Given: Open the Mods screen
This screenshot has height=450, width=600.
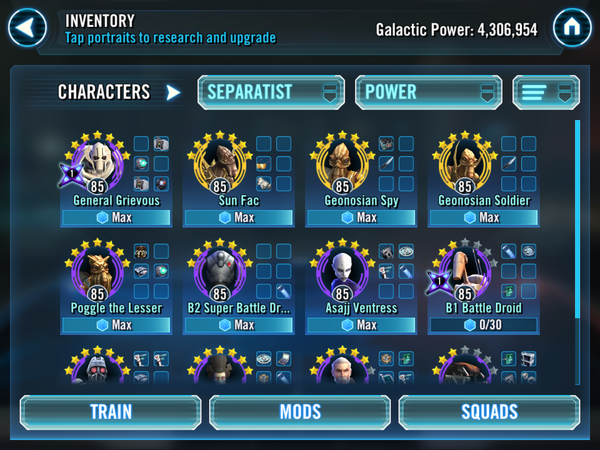Looking at the screenshot, I should pos(299,412).
